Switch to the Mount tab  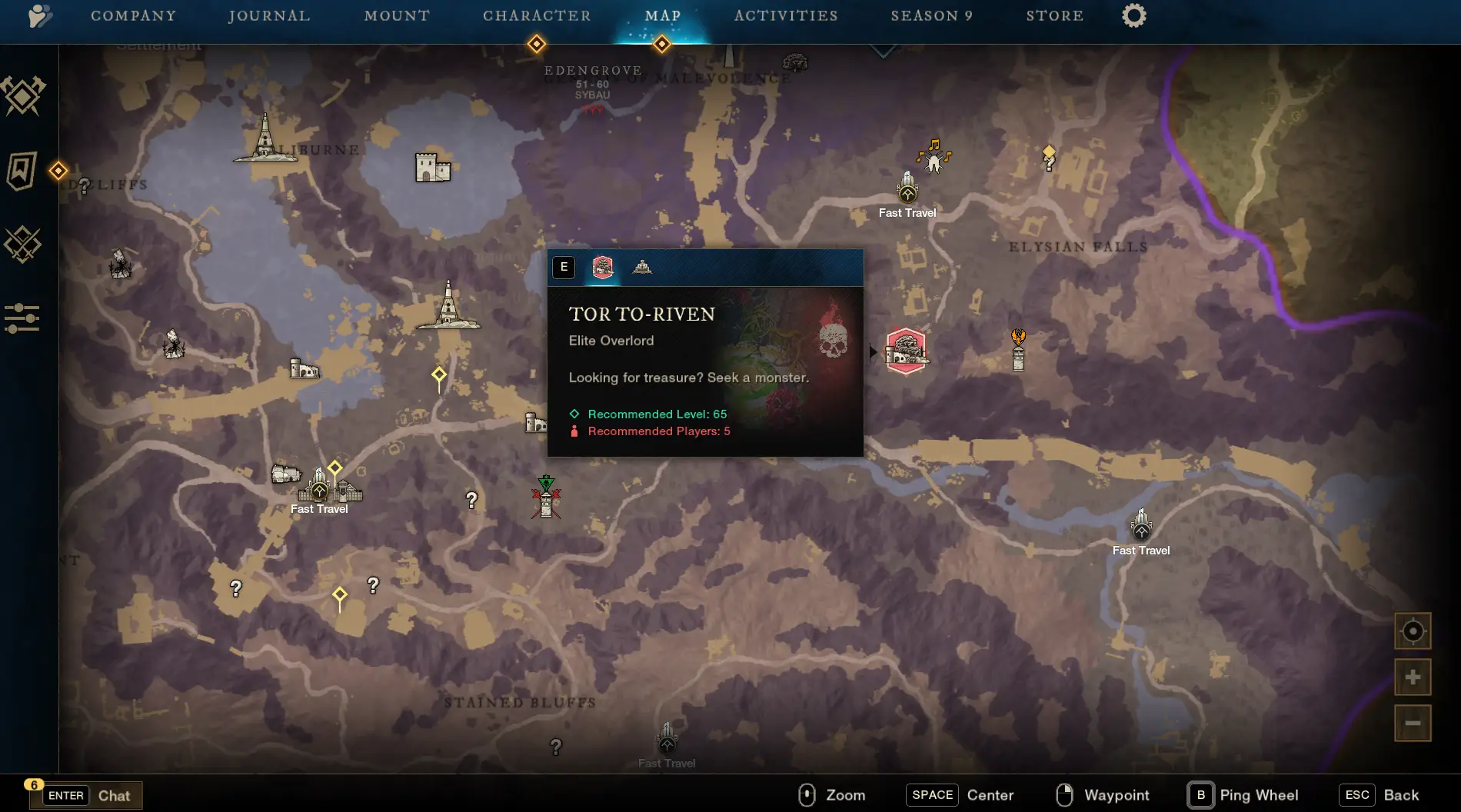click(397, 16)
